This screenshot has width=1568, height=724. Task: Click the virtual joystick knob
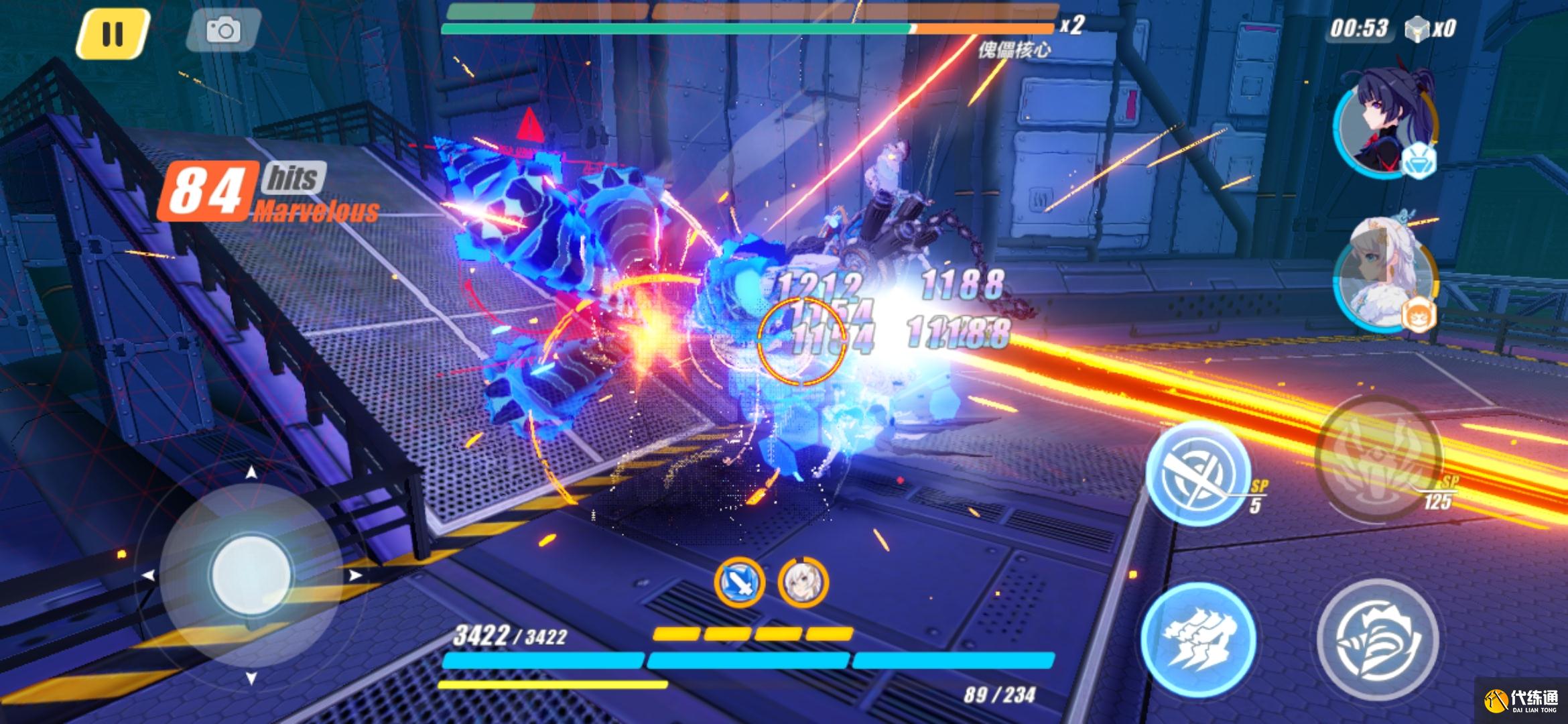pos(251,575)
